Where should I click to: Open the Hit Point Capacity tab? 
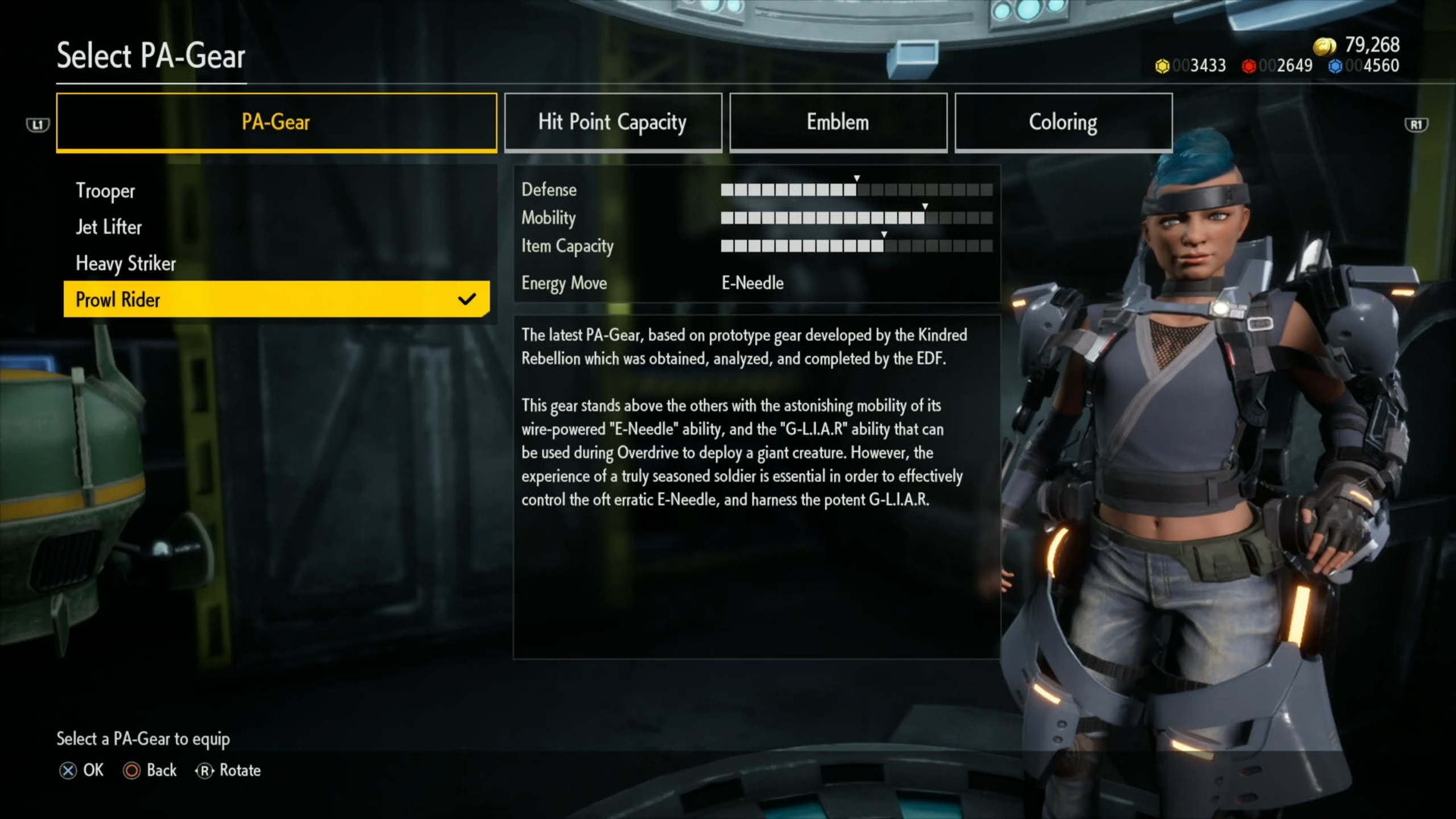[x=613, y=122]
